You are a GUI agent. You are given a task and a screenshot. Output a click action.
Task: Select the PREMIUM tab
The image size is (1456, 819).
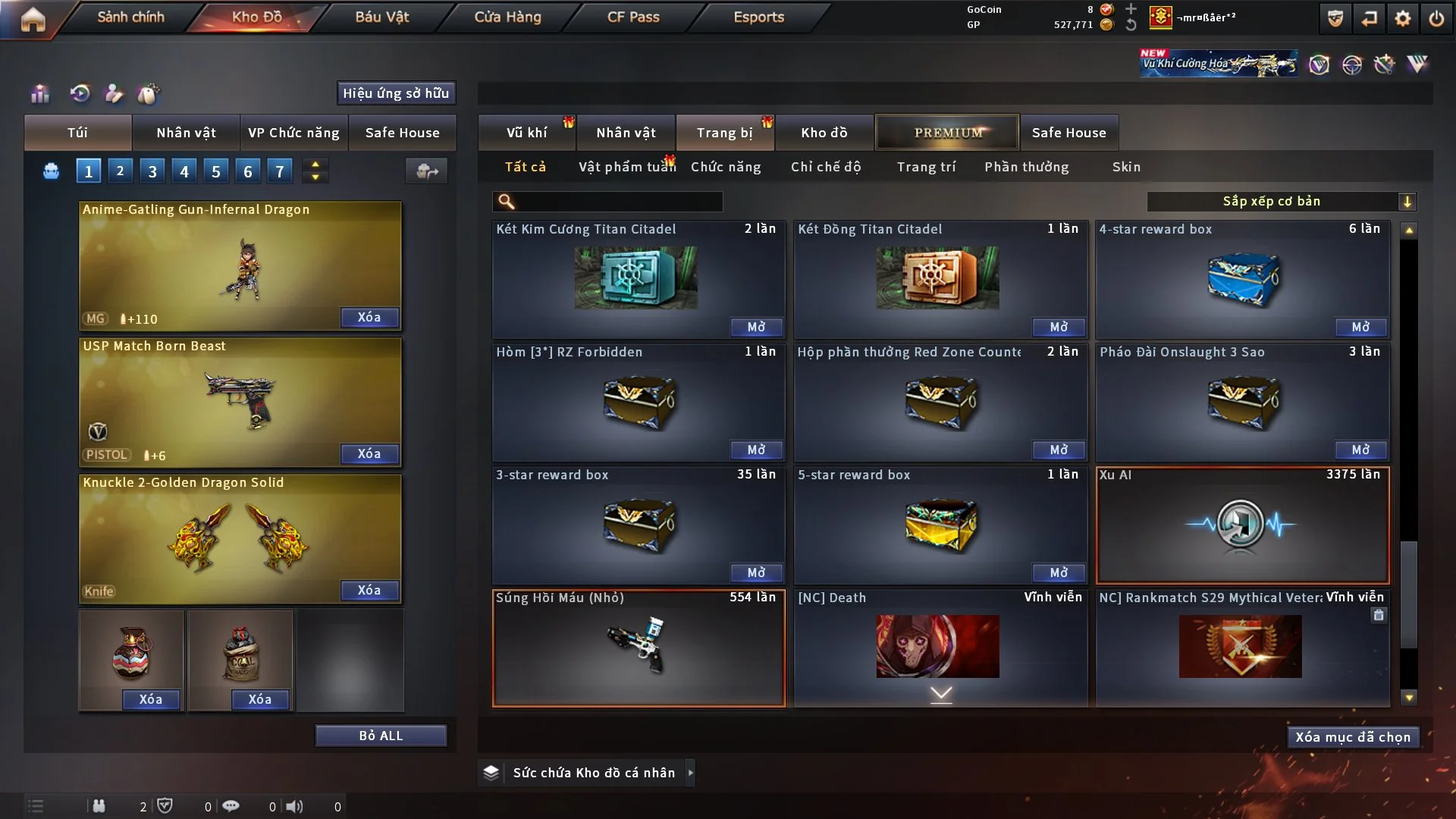click(947, 133)
